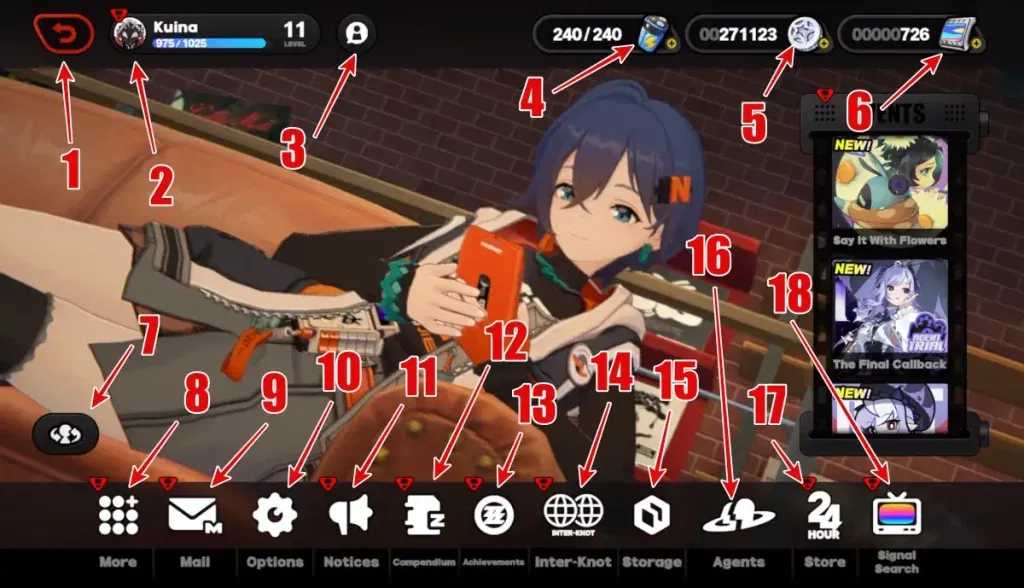1024x588 pixels.
Task: Open Kuina's player profile avatar
Action: (x=130, y=35)
